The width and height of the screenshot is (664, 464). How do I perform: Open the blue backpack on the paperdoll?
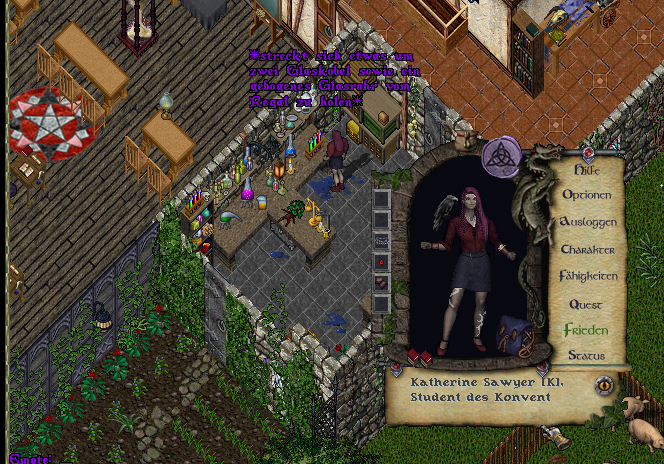pos(515,335)
